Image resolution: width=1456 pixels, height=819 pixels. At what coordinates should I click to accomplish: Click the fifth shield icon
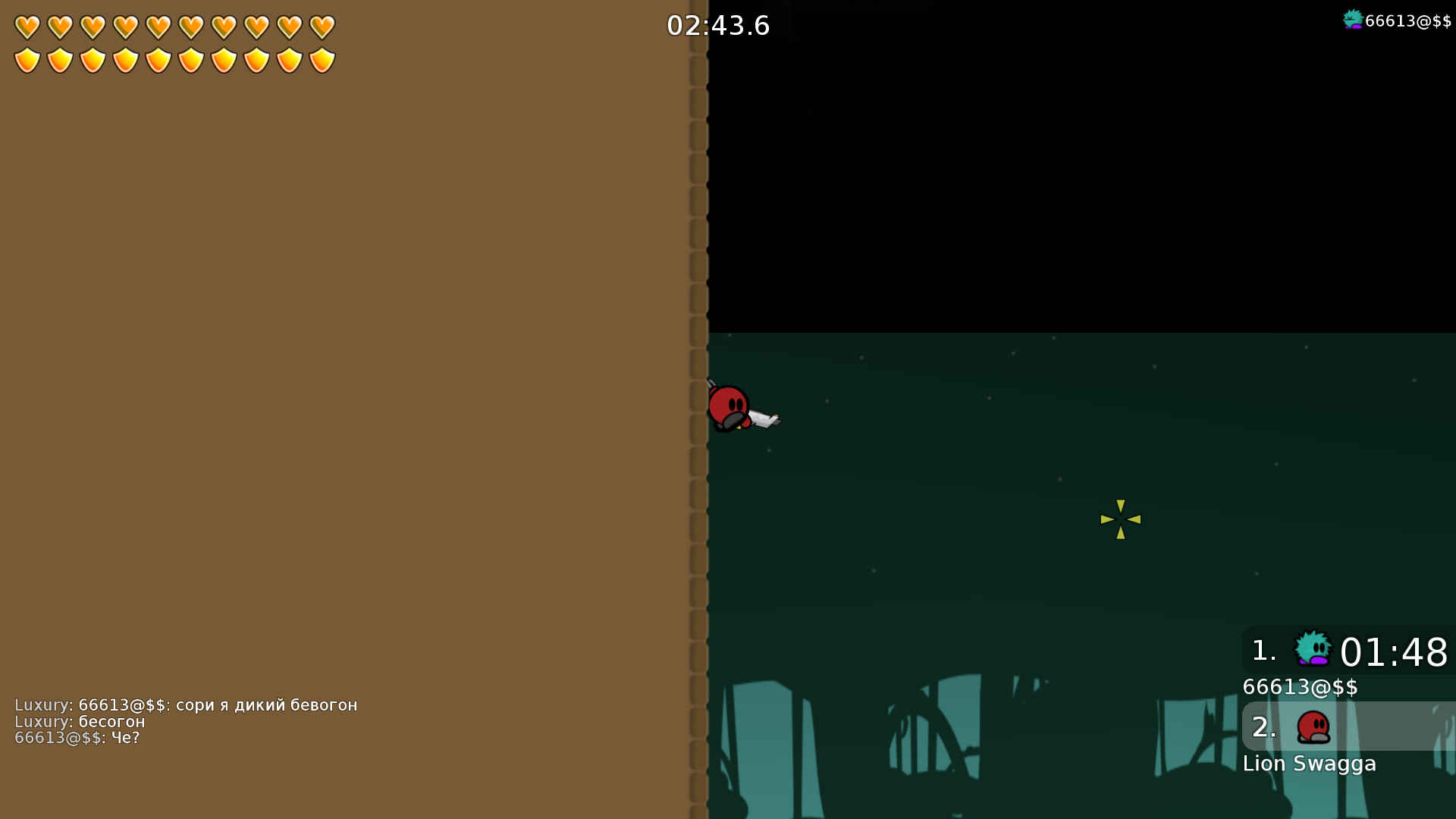(x=157, y=59)
